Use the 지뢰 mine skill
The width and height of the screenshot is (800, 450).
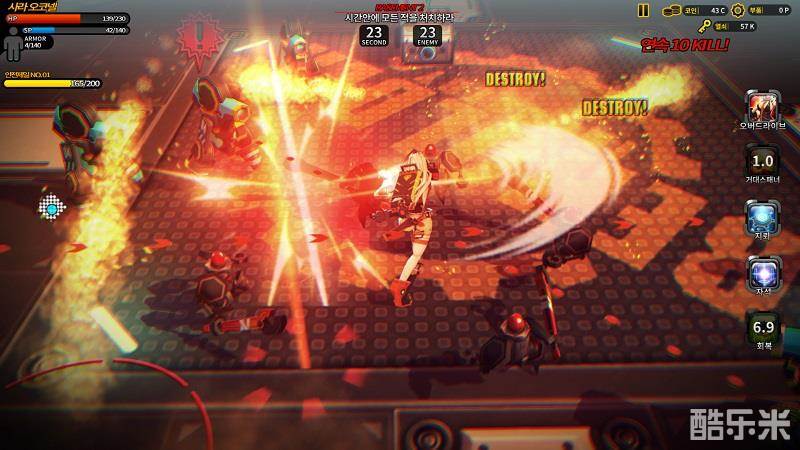[x=763, y=215]
